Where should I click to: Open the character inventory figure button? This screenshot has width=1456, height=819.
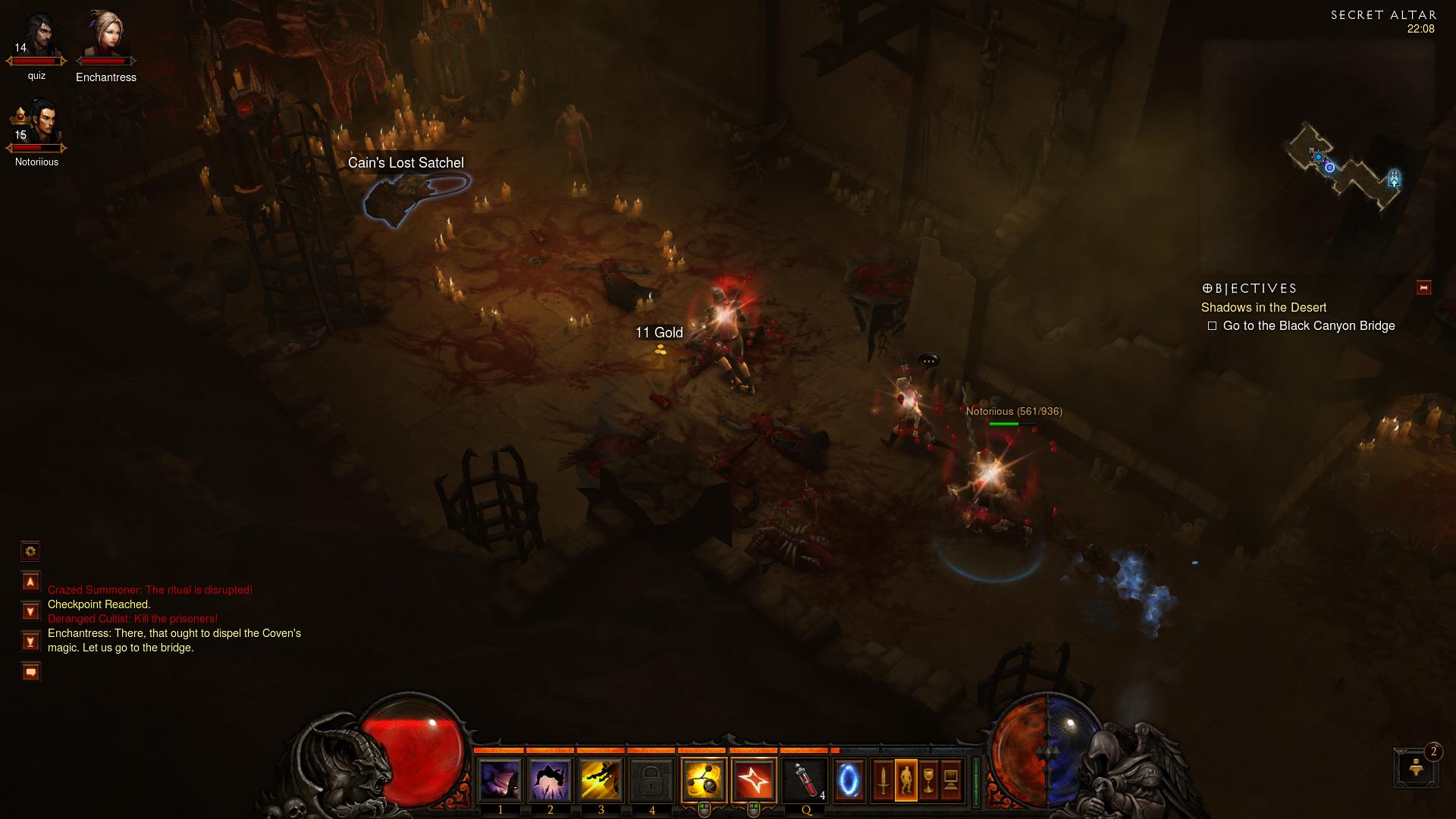pos(905,780)
